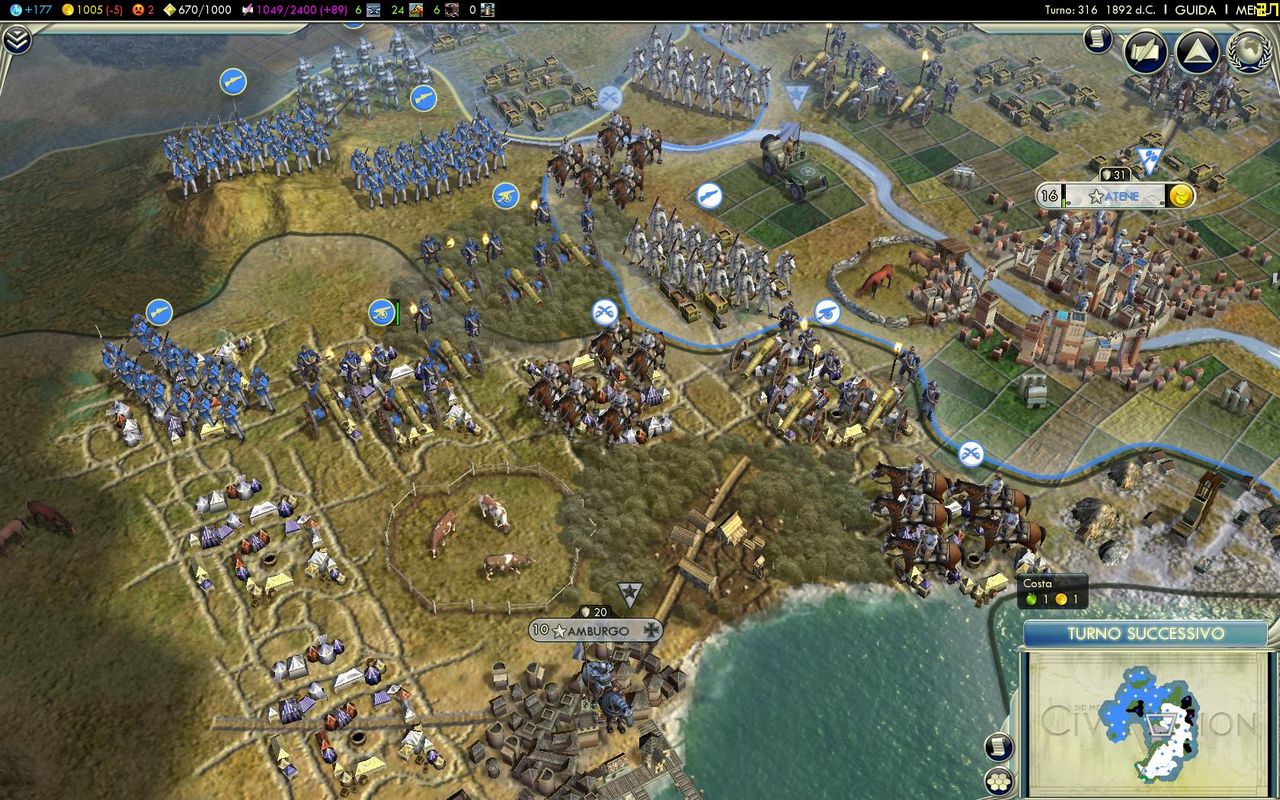Viewport: 1280px width, 800px height.
Task: Open the social policies button with quill icon
Action: click(x=1146, y=52)
